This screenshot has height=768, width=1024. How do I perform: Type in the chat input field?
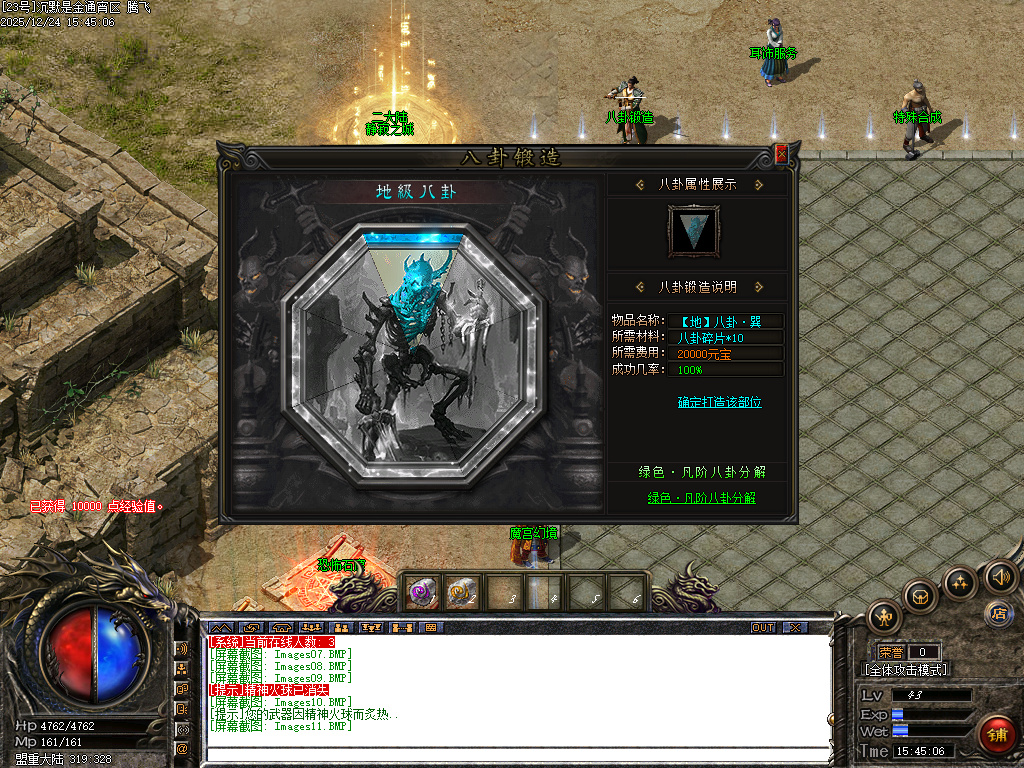point(515,753)
